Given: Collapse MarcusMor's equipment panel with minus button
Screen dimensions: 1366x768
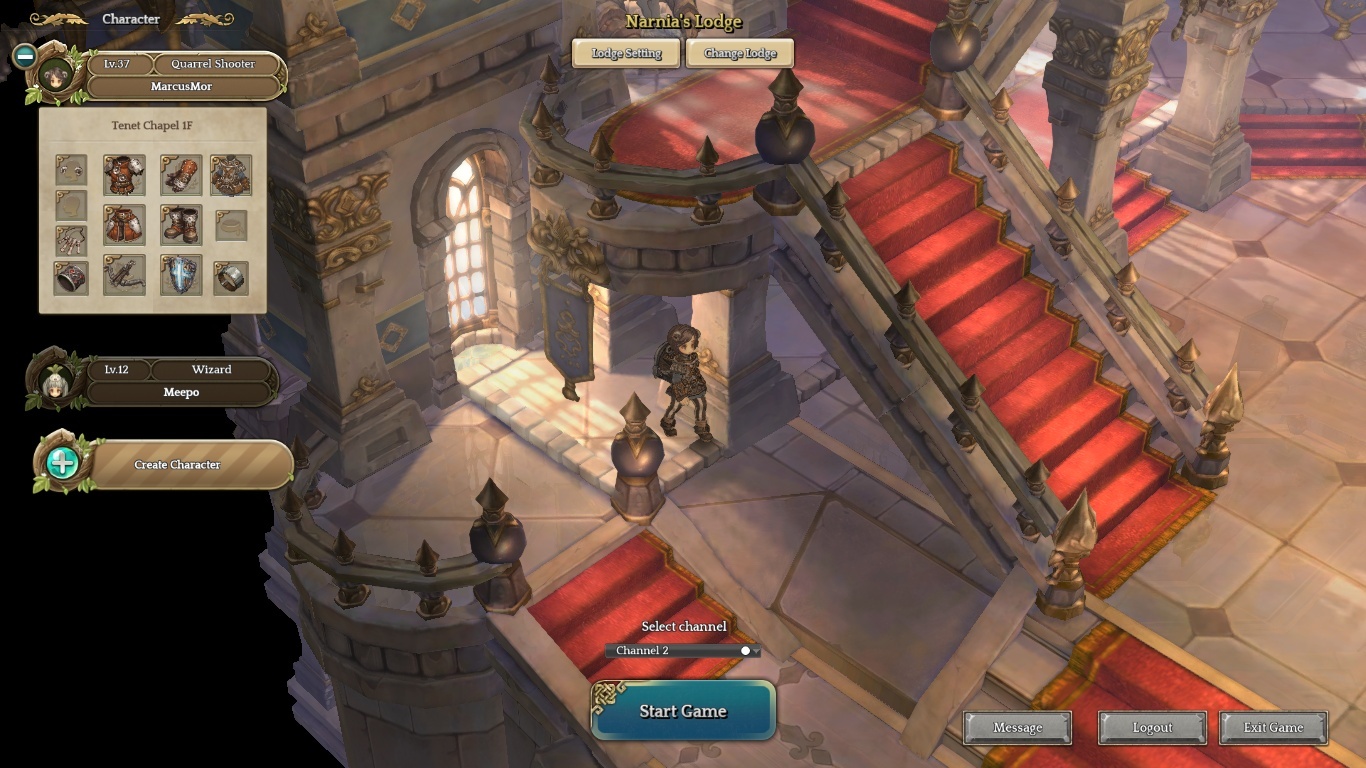Looking at the screenshot, I should click(x=25, y=56).
